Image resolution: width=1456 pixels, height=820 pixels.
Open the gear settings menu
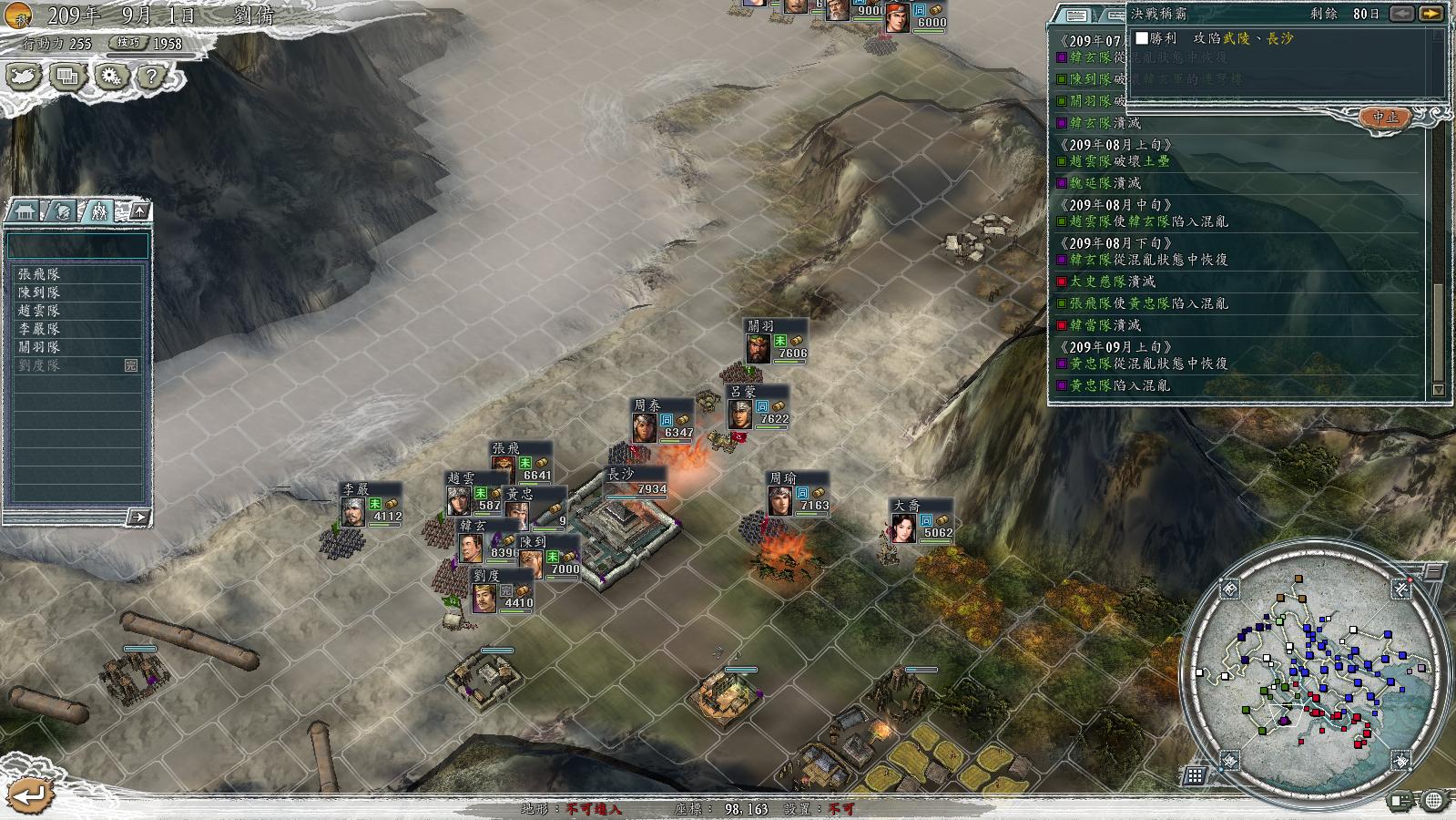click(110, 77)
